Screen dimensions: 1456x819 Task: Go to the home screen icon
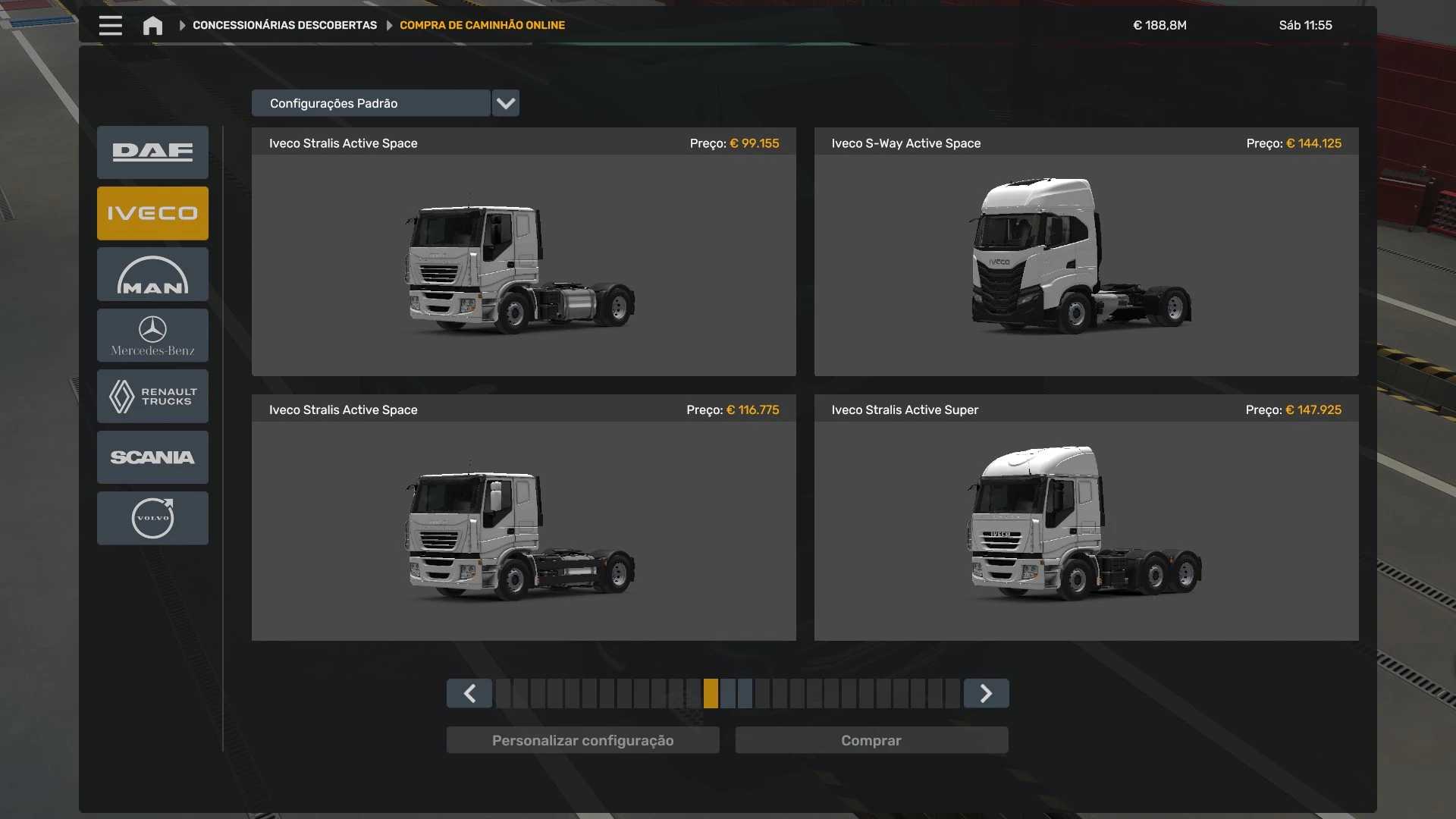click(152, 26)
